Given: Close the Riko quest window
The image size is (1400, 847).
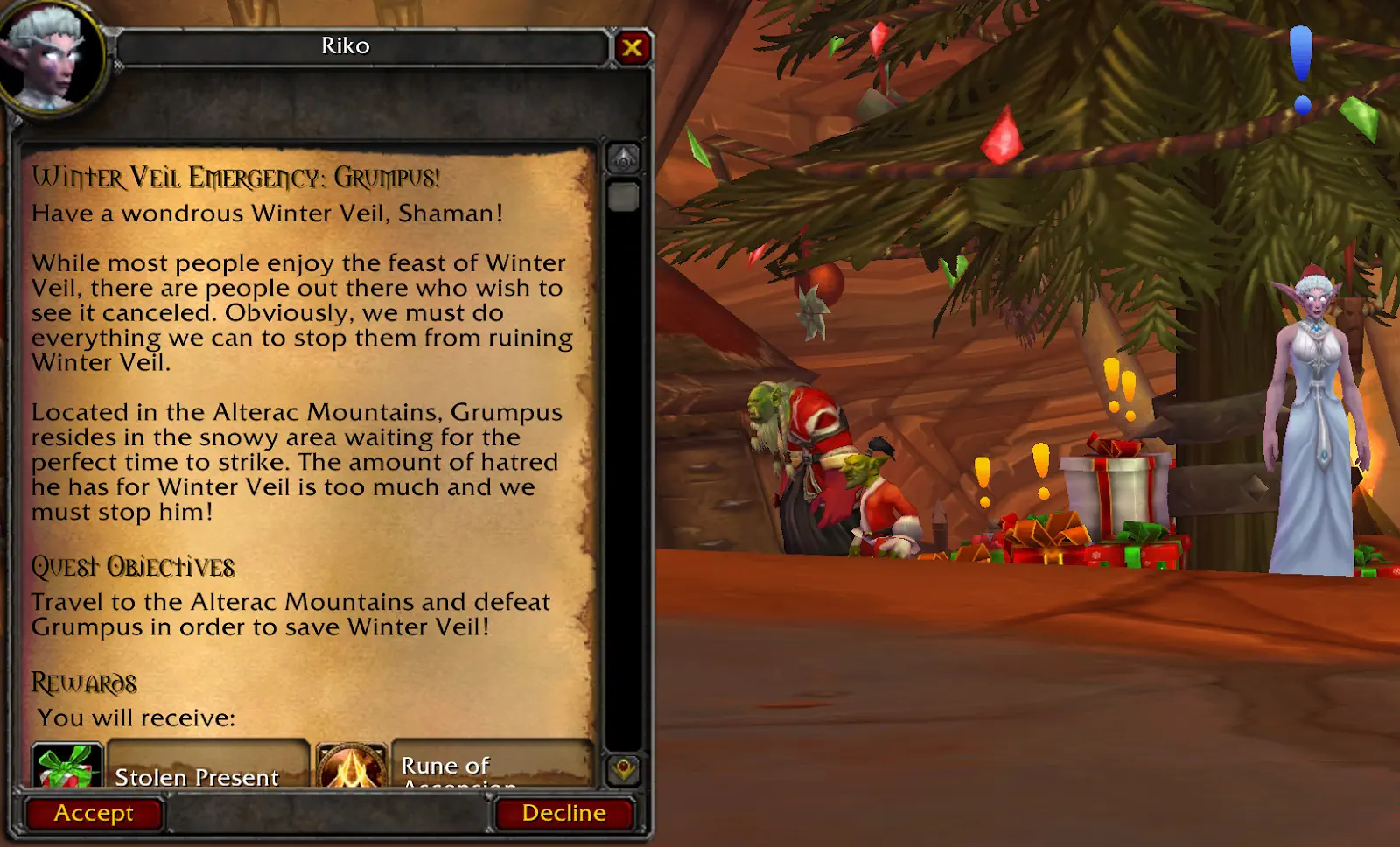Looking at the screenshot, I should (632, 48).
